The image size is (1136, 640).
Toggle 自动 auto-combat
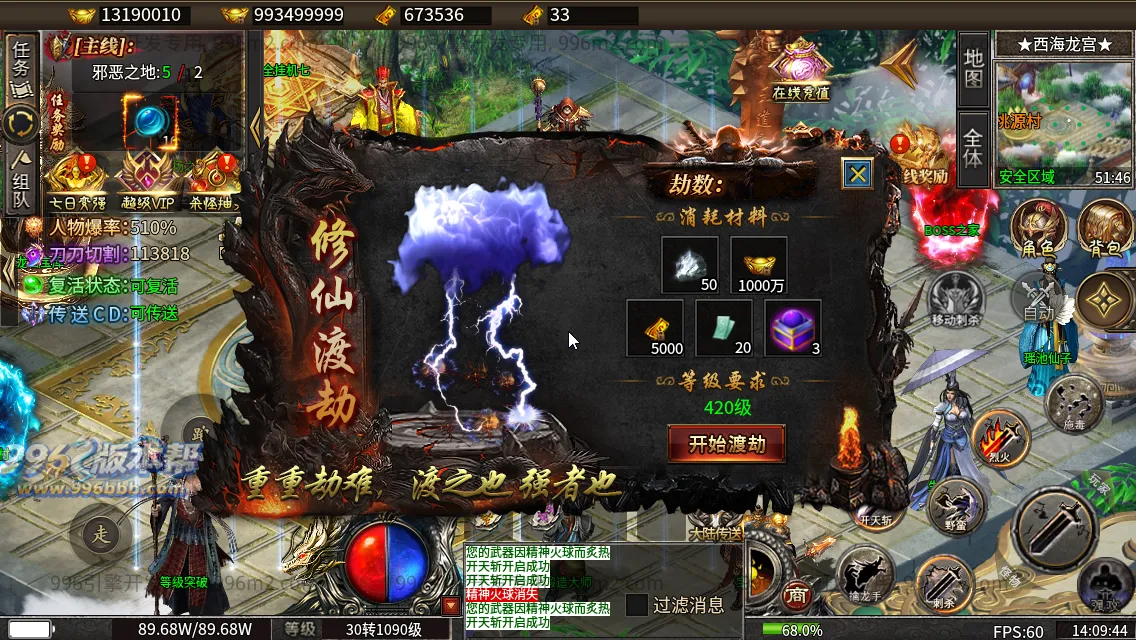[1039, 300]
